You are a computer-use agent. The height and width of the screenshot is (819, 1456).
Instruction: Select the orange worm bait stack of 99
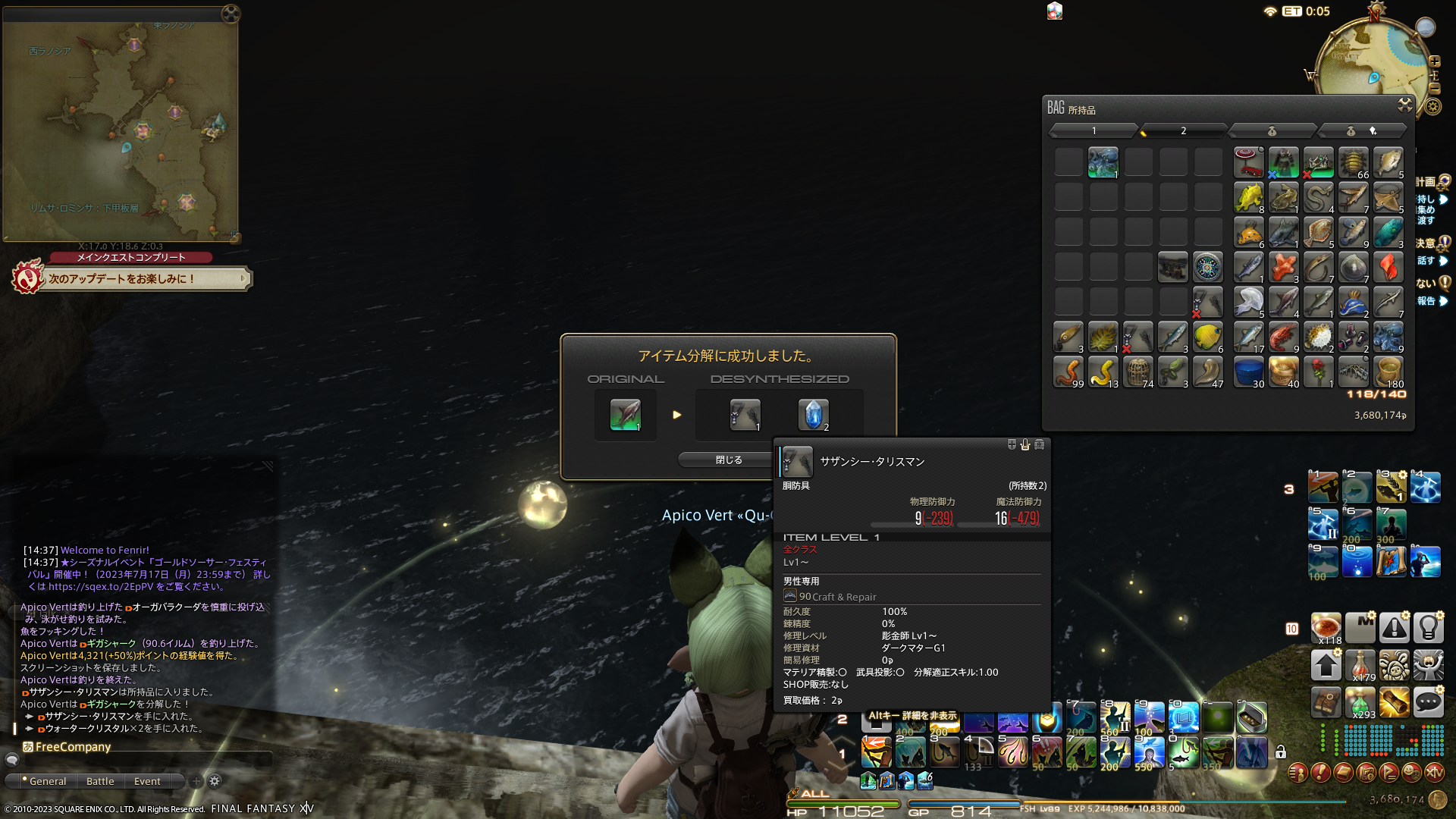pyautogui.click(x=1068, y=372)
